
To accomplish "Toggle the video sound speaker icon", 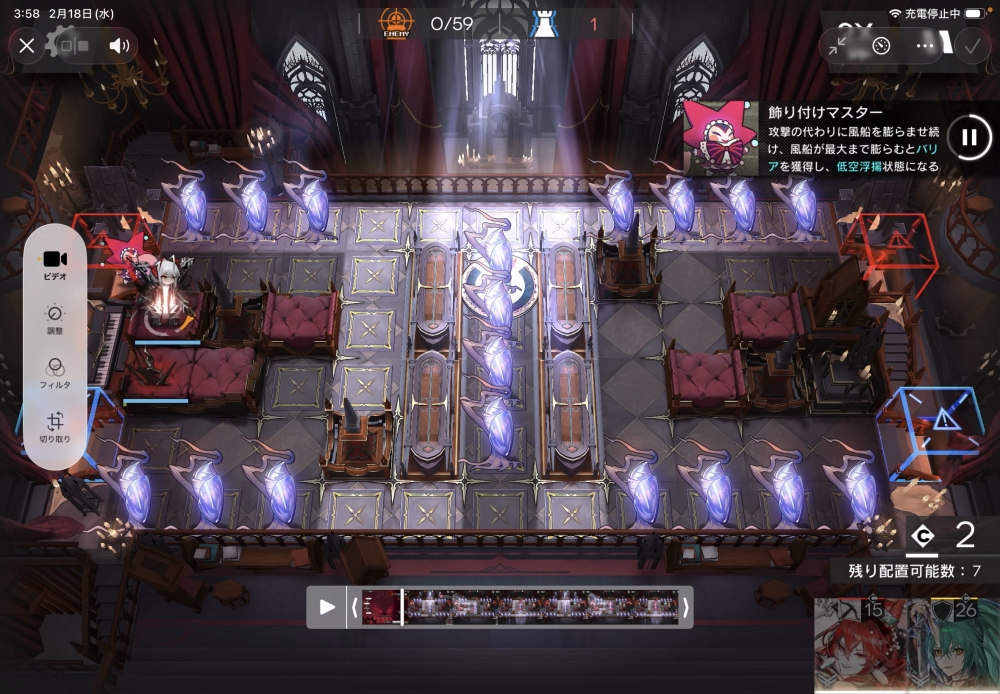I will 120,45.
